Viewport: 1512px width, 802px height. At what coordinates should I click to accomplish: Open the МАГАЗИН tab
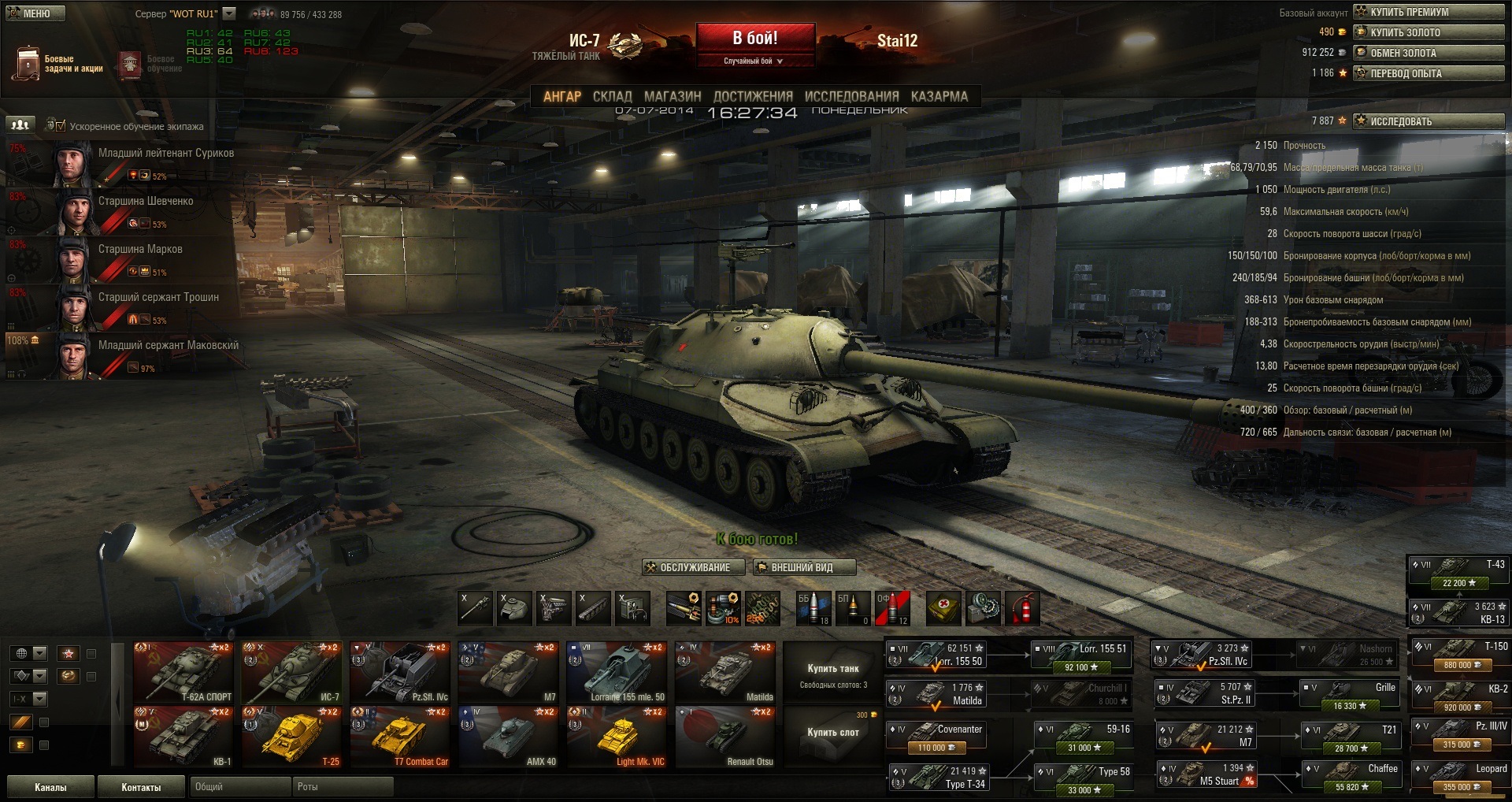pyautogui.click(x=672, y=97)
